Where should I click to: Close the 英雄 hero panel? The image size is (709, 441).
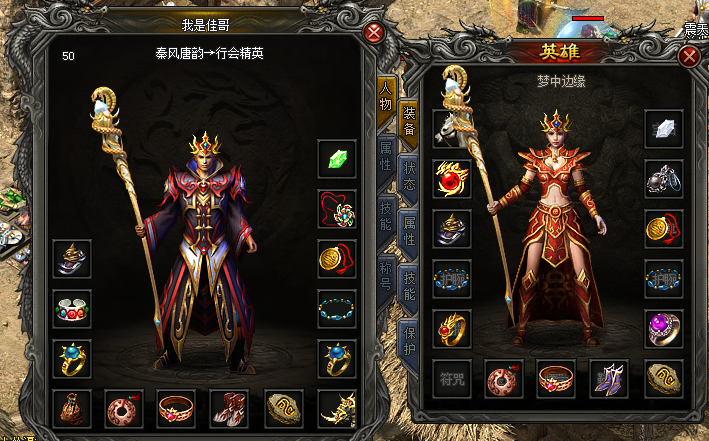pyautogui.click(x=689, y=57)
